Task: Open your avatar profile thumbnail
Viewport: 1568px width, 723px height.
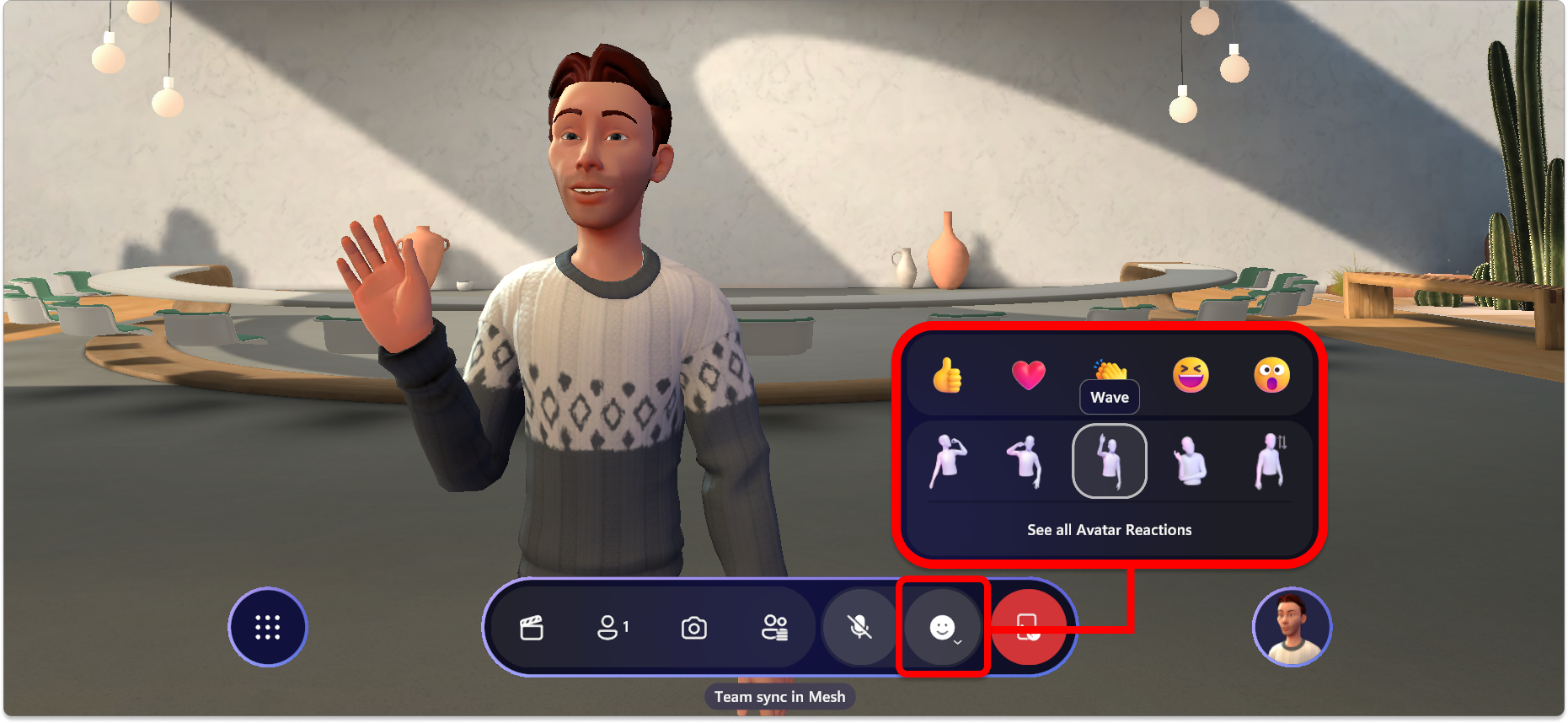Action: (1292, 626)
